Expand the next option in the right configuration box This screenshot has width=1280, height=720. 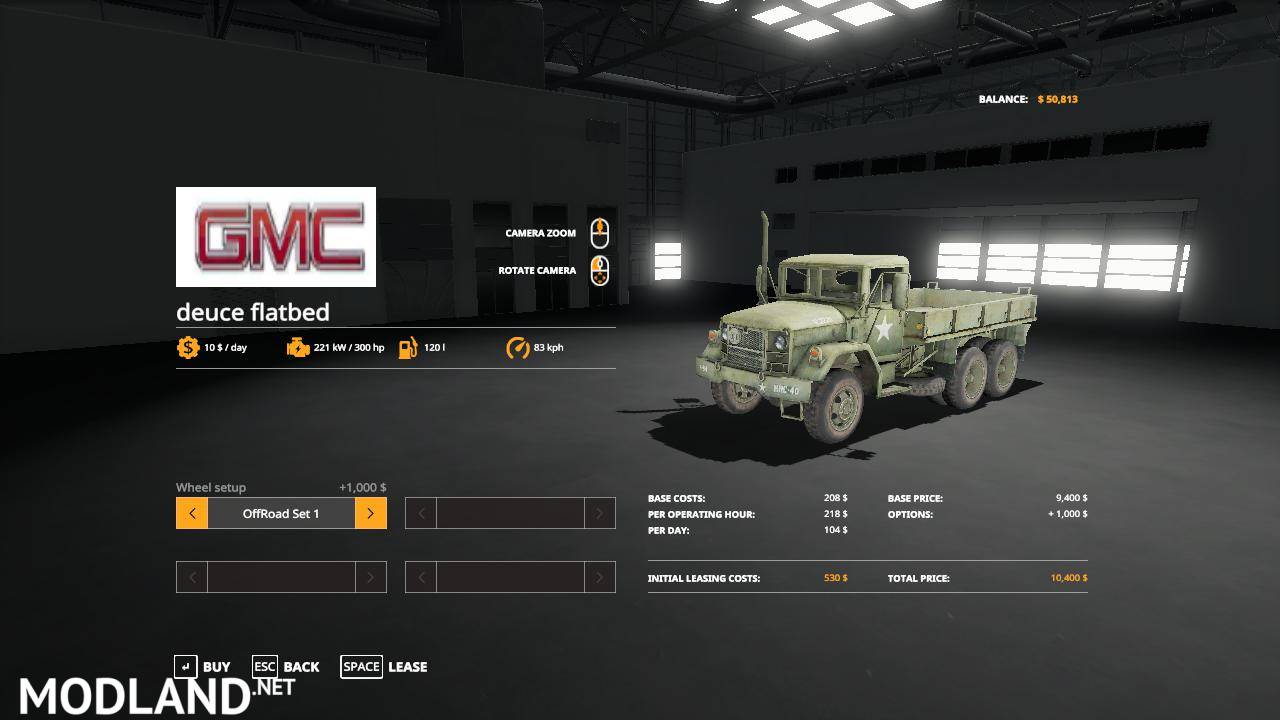[599, 512]
